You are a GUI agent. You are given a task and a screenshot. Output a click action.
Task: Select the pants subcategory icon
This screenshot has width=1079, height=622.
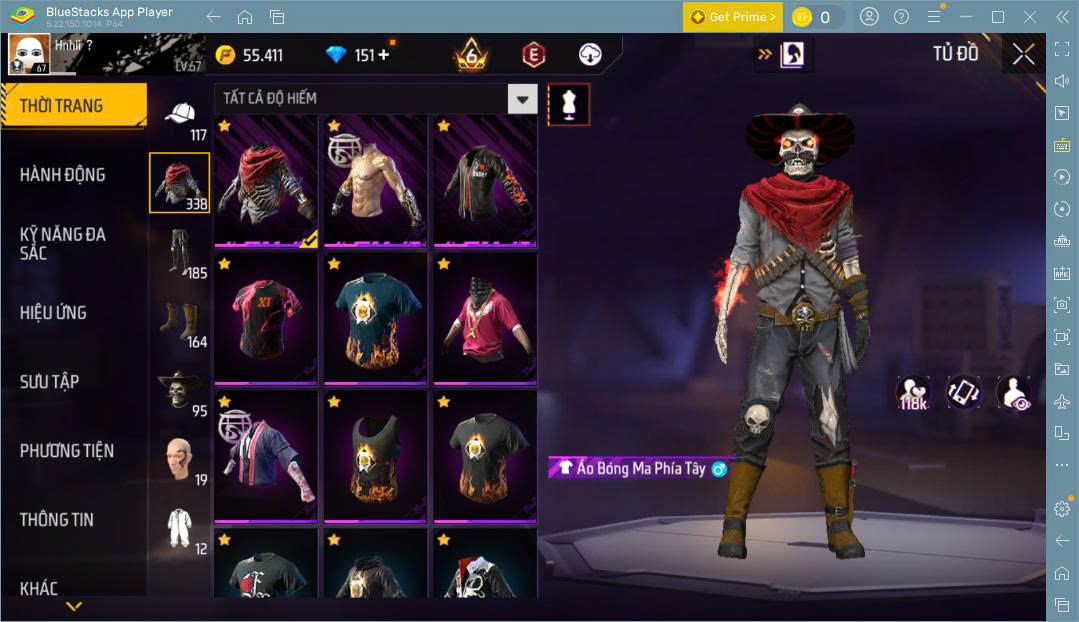[178, 252]
